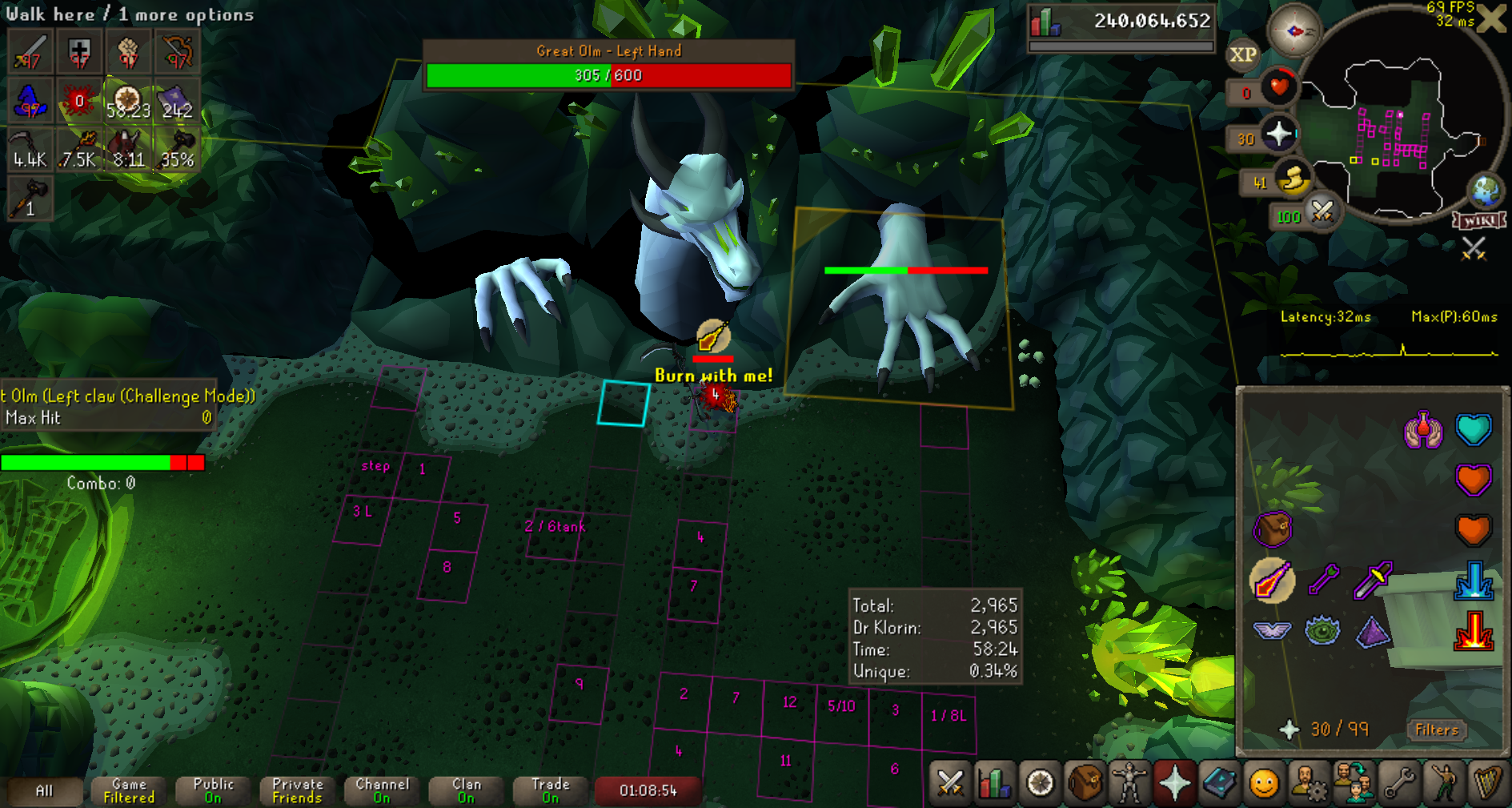The height and width of the screenshot is (808, 1512).
Task: Toggle the Public chat filter
Action: click(213, 790)
